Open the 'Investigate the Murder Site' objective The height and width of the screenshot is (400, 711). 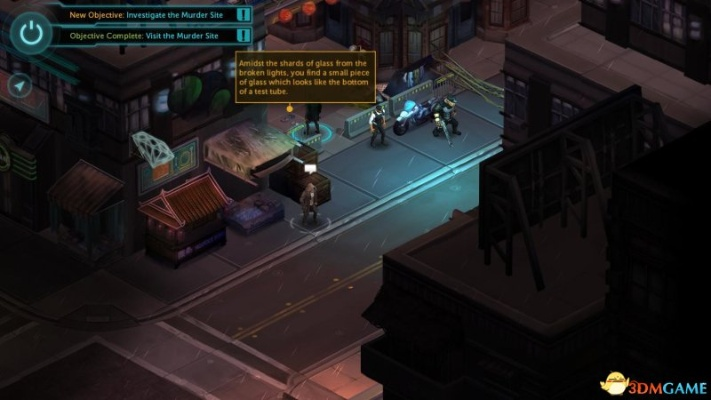[148, 15]
